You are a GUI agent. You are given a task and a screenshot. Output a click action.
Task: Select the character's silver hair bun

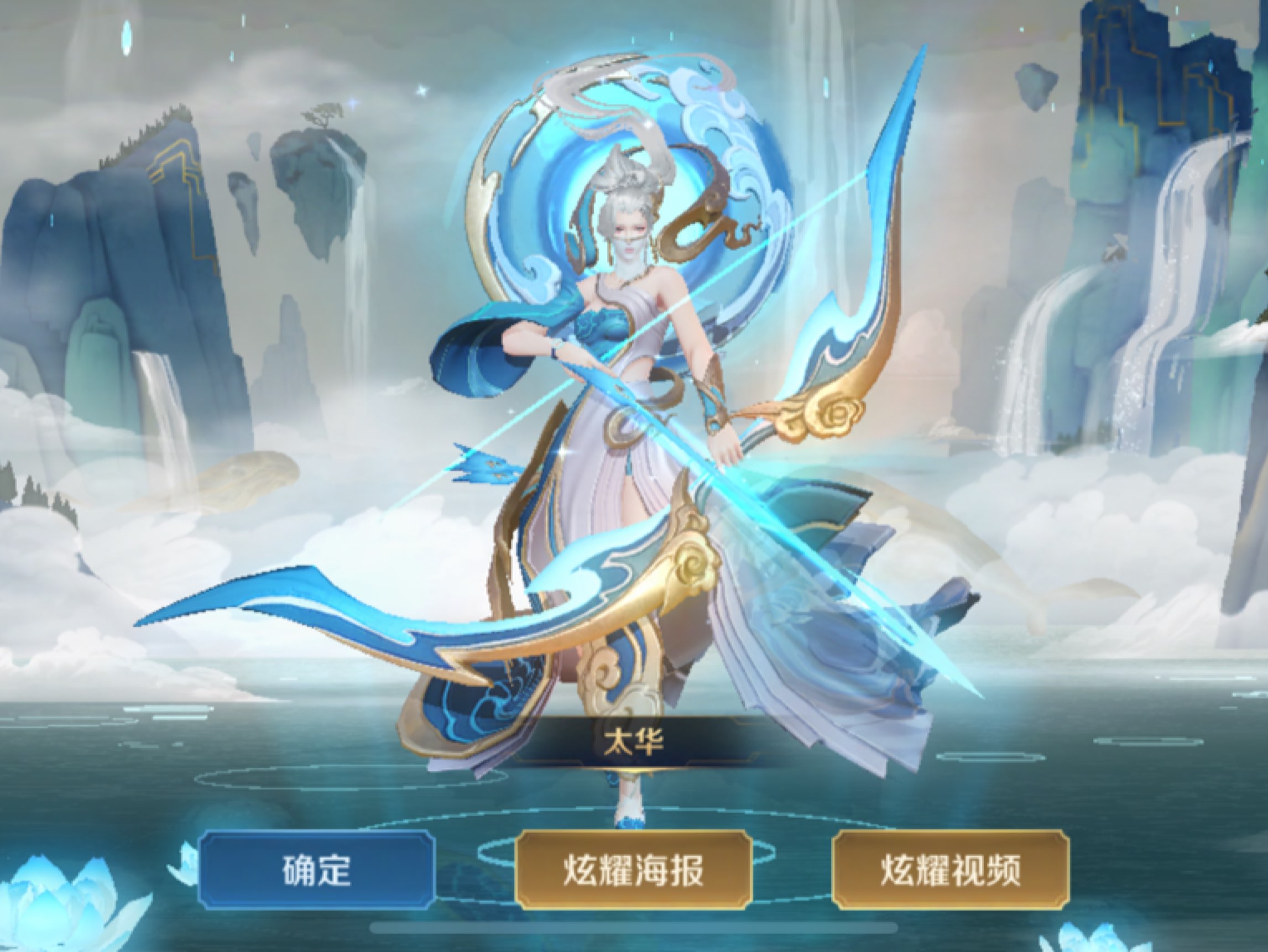pos(628,184)
